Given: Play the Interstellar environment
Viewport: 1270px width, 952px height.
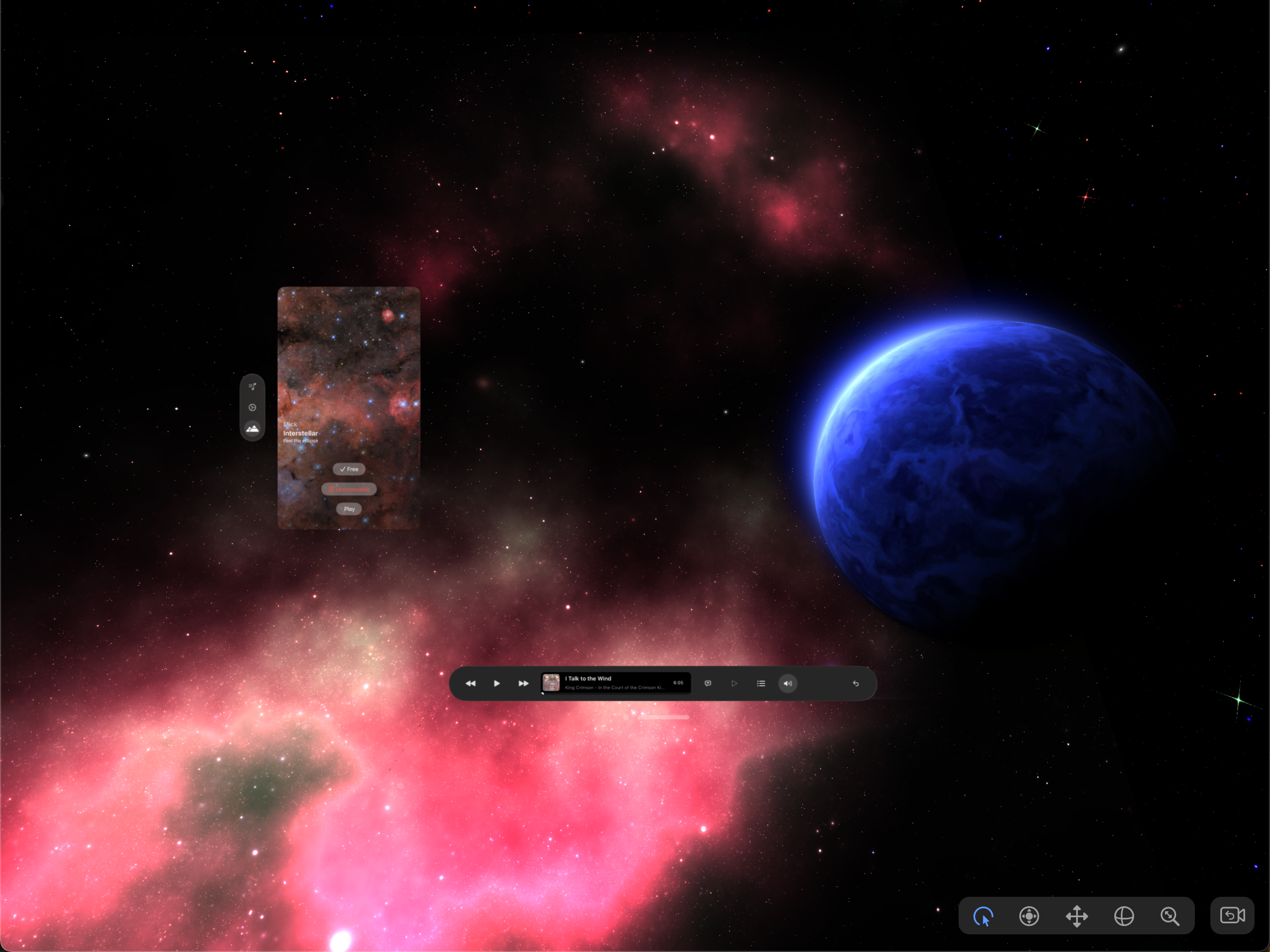Looking at the screenshot, I should (x=348, y=509).
